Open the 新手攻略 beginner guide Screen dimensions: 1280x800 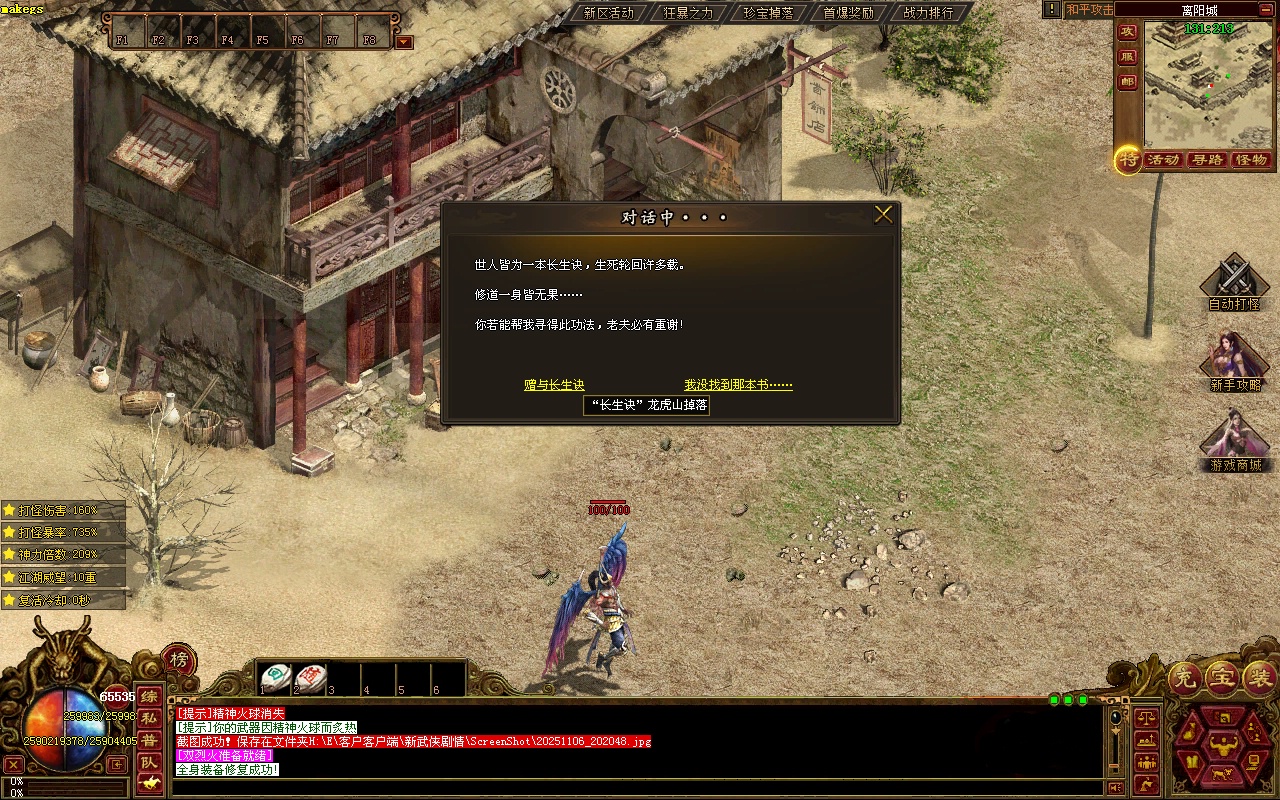[x=1235, y=362]
